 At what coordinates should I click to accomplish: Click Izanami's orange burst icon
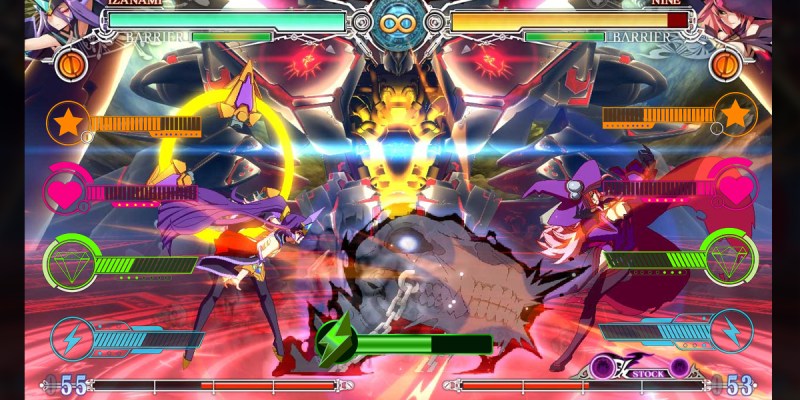[x=71, y=65]
